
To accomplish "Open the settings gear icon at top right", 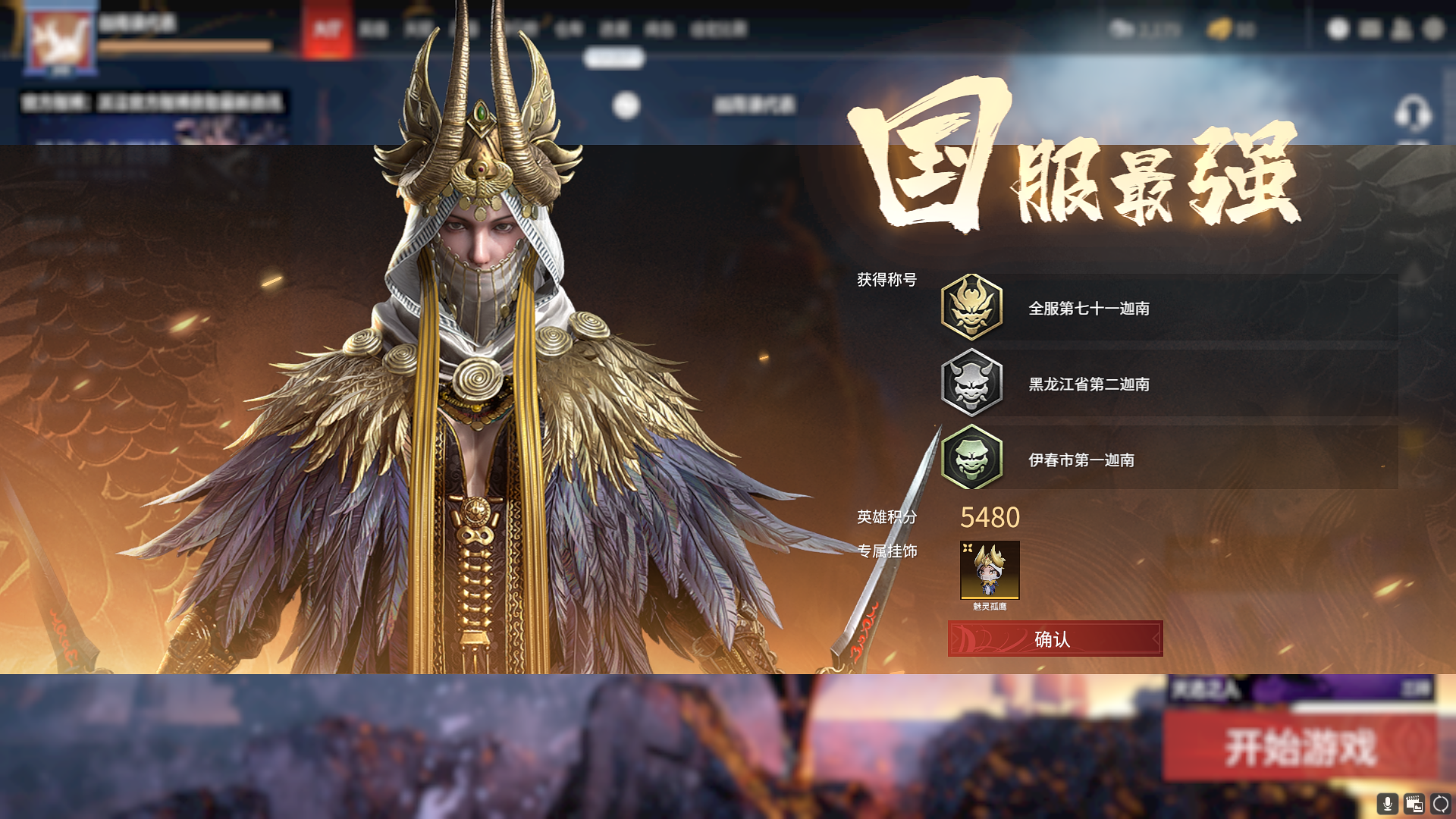I will [x=1434, y=29].
